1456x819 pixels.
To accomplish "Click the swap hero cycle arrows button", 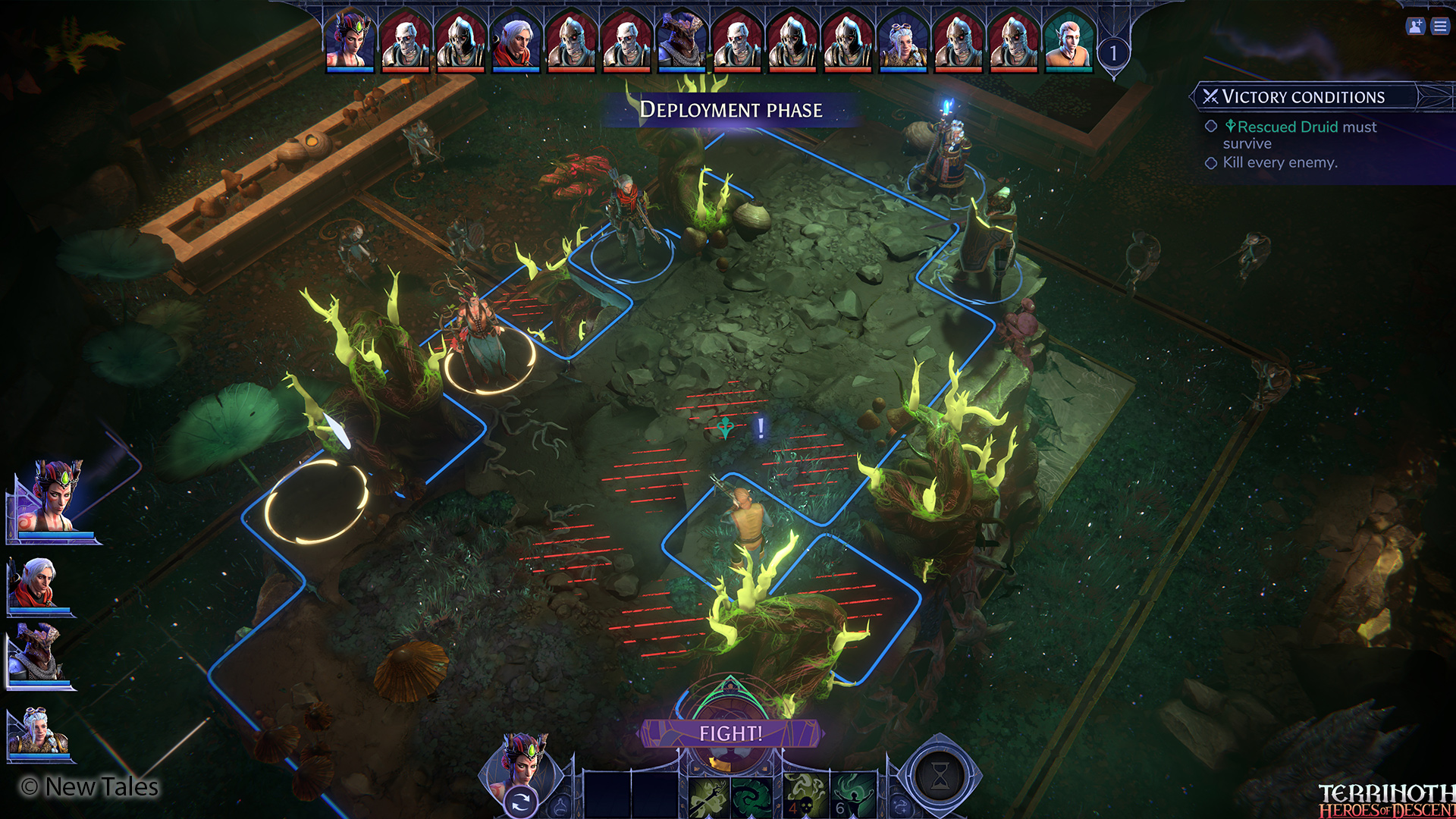I will coord(520,802).
